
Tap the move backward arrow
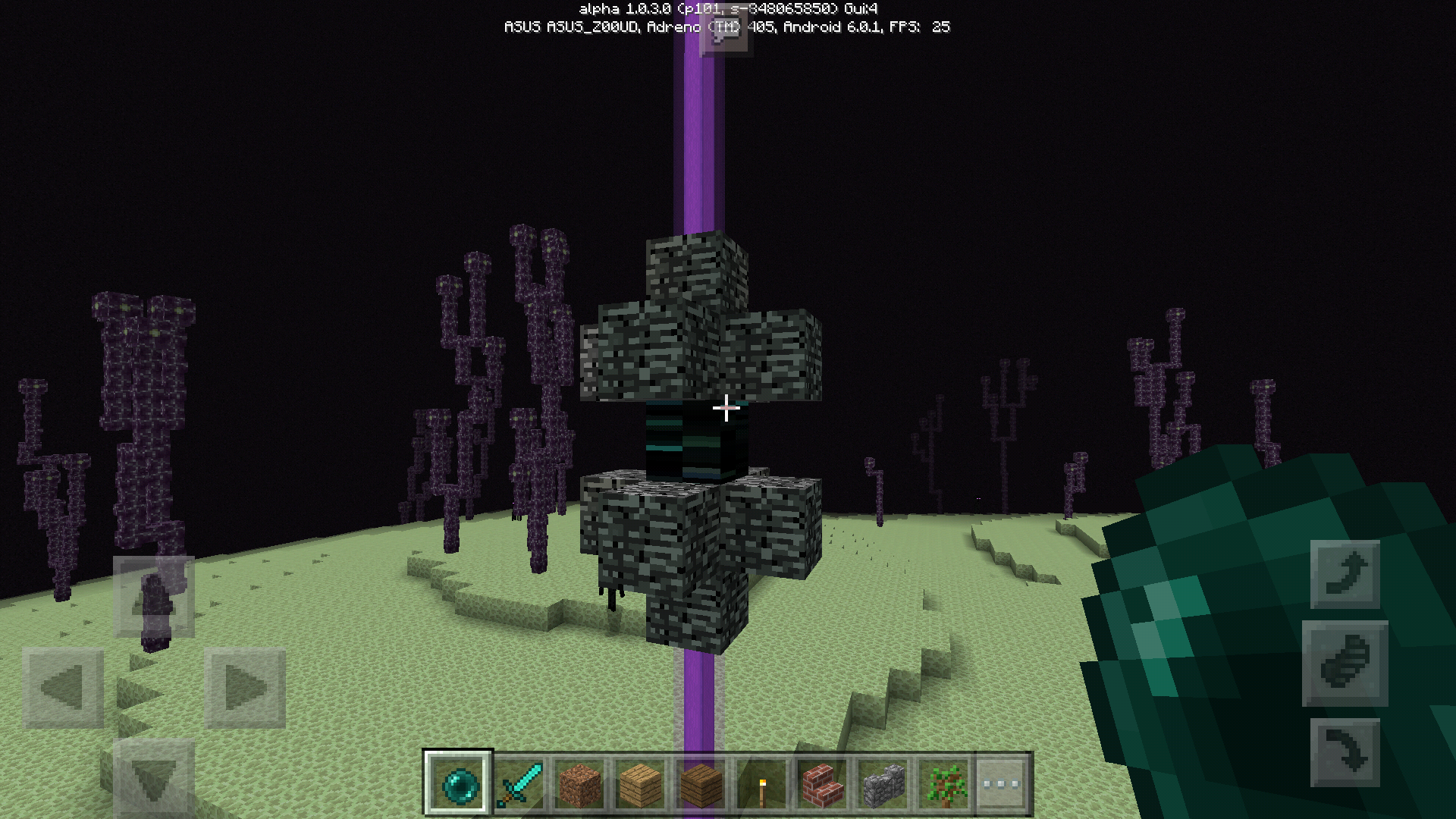coord(154,779)
